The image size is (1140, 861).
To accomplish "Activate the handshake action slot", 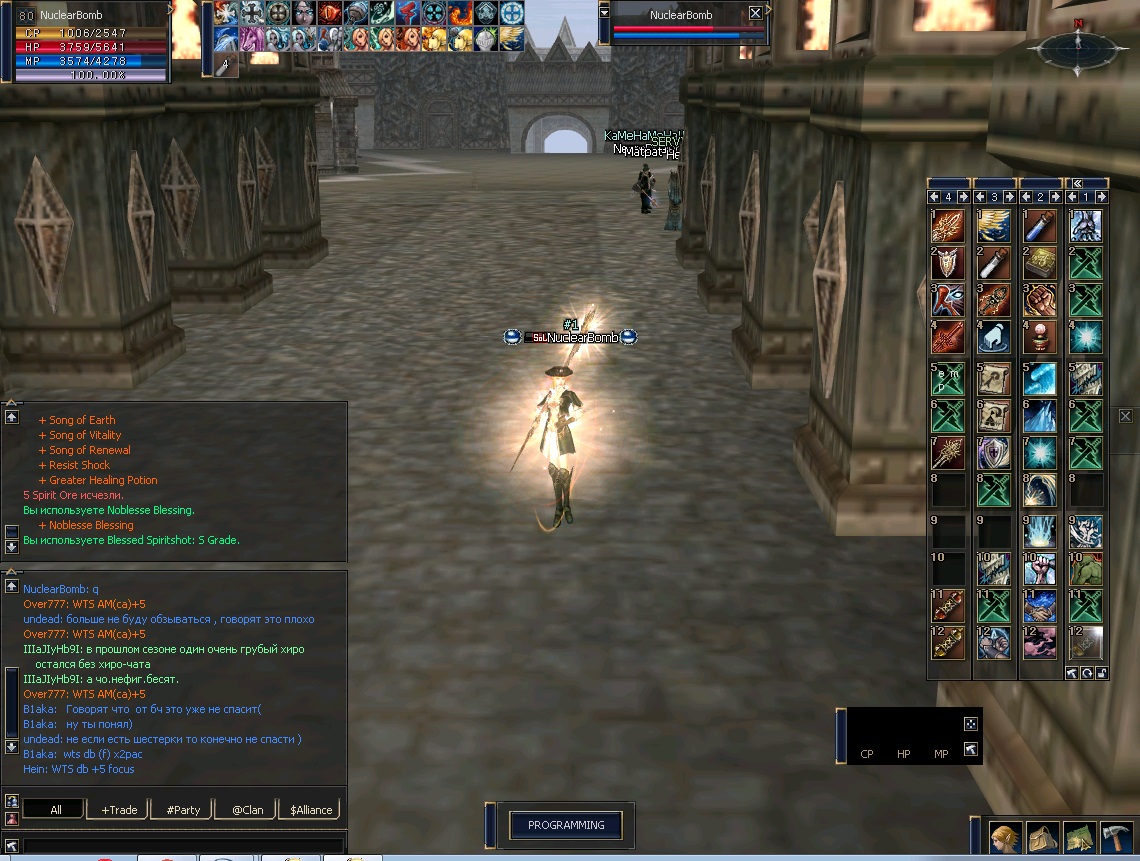I will click(1040, 606).
